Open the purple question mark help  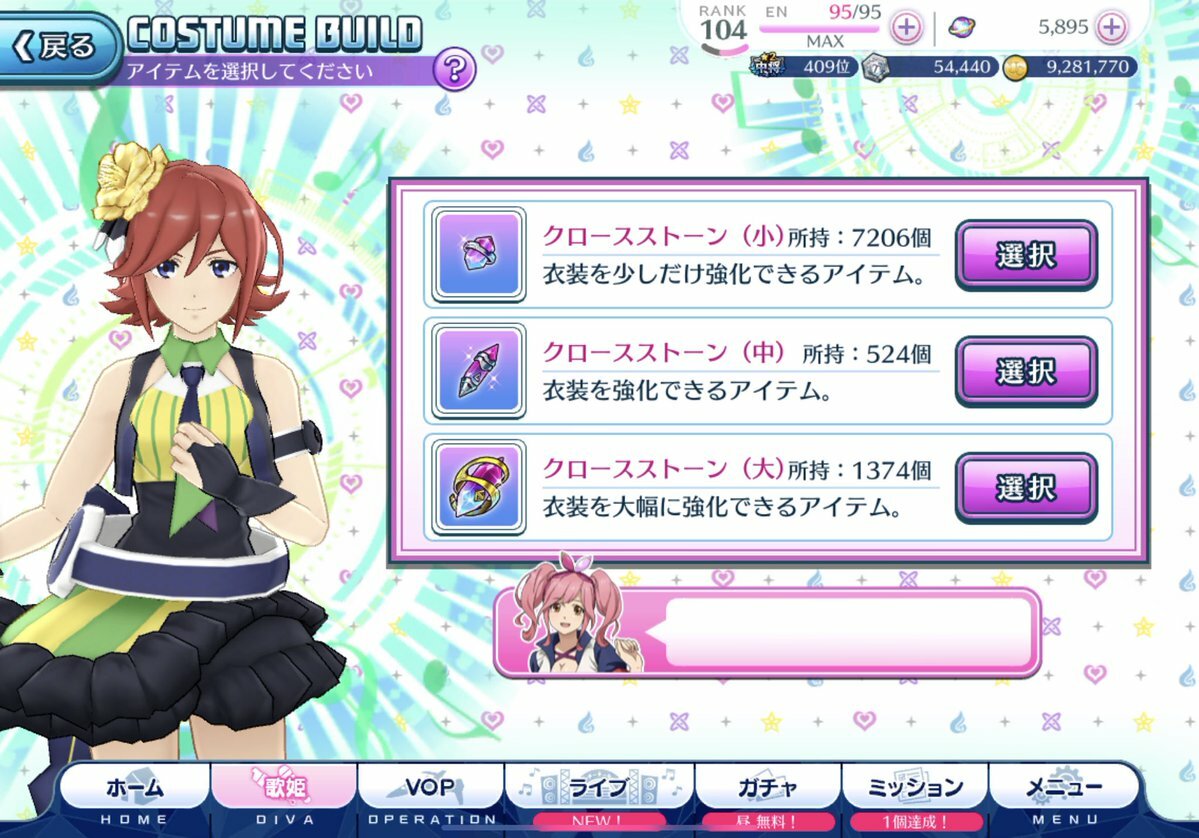[454, 69]
